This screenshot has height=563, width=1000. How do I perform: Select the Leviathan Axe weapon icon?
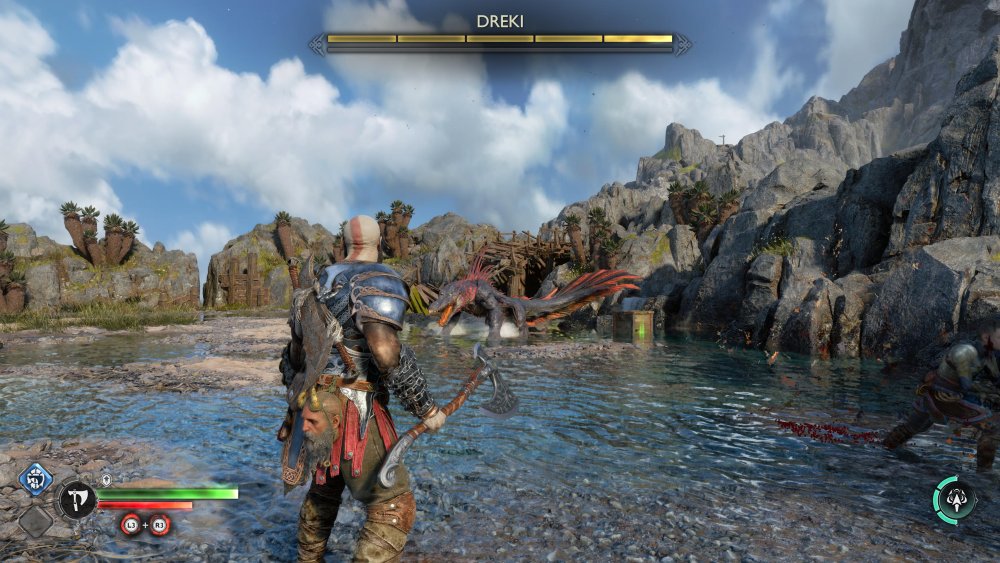(77, 499)
